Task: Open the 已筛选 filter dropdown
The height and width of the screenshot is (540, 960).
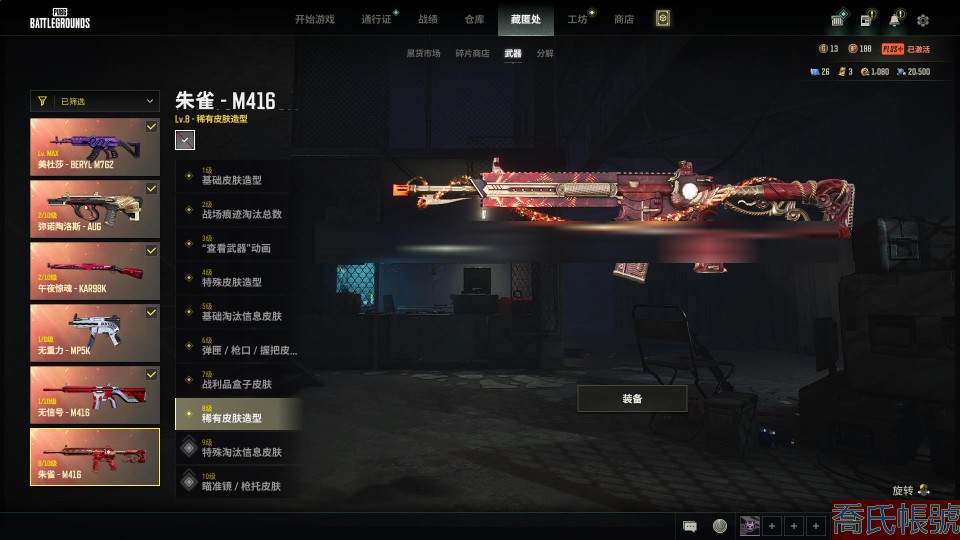Action: tap(95, 101)
